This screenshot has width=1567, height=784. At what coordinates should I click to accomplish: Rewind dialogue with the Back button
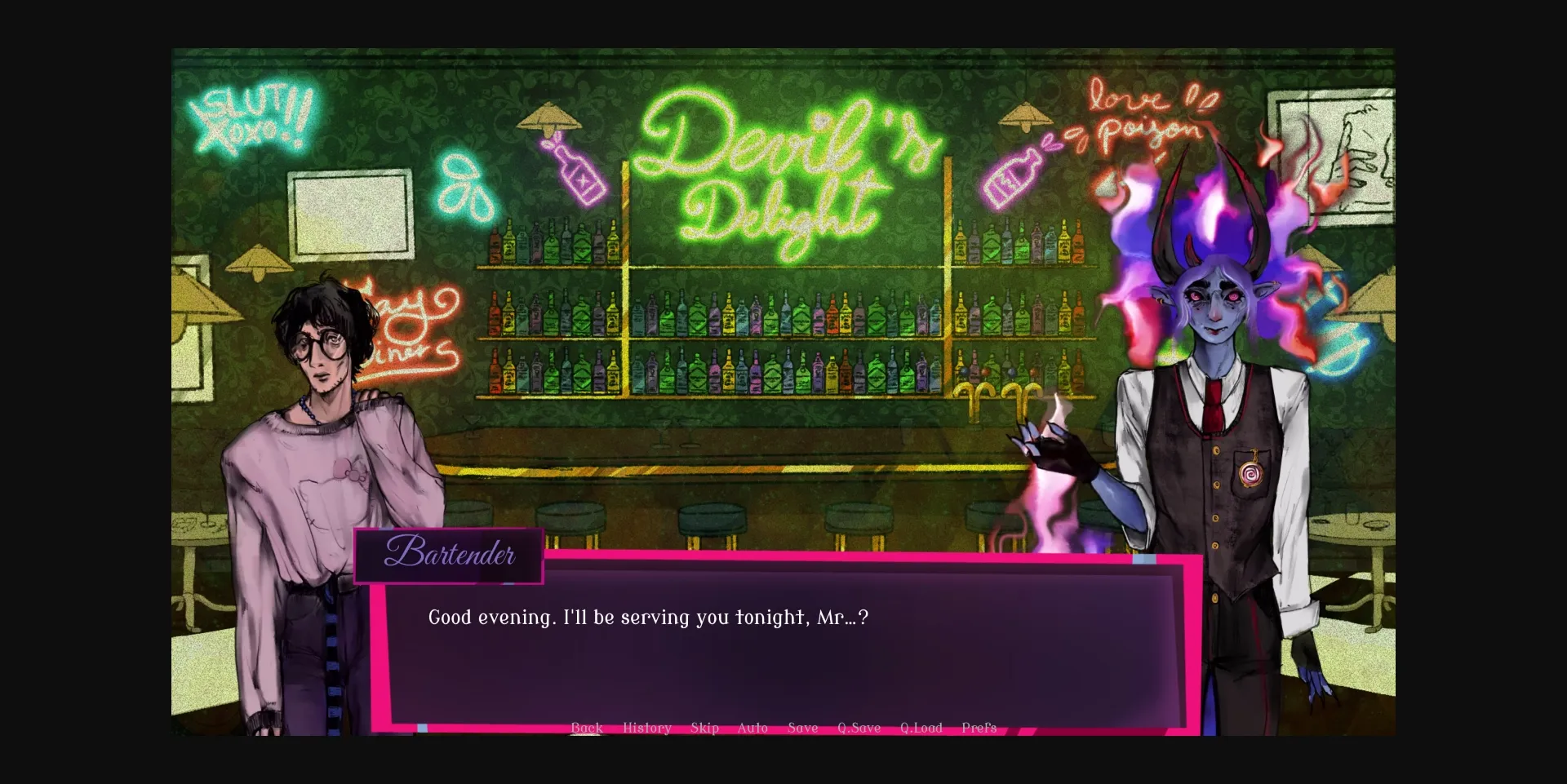(x=587, y=728)
